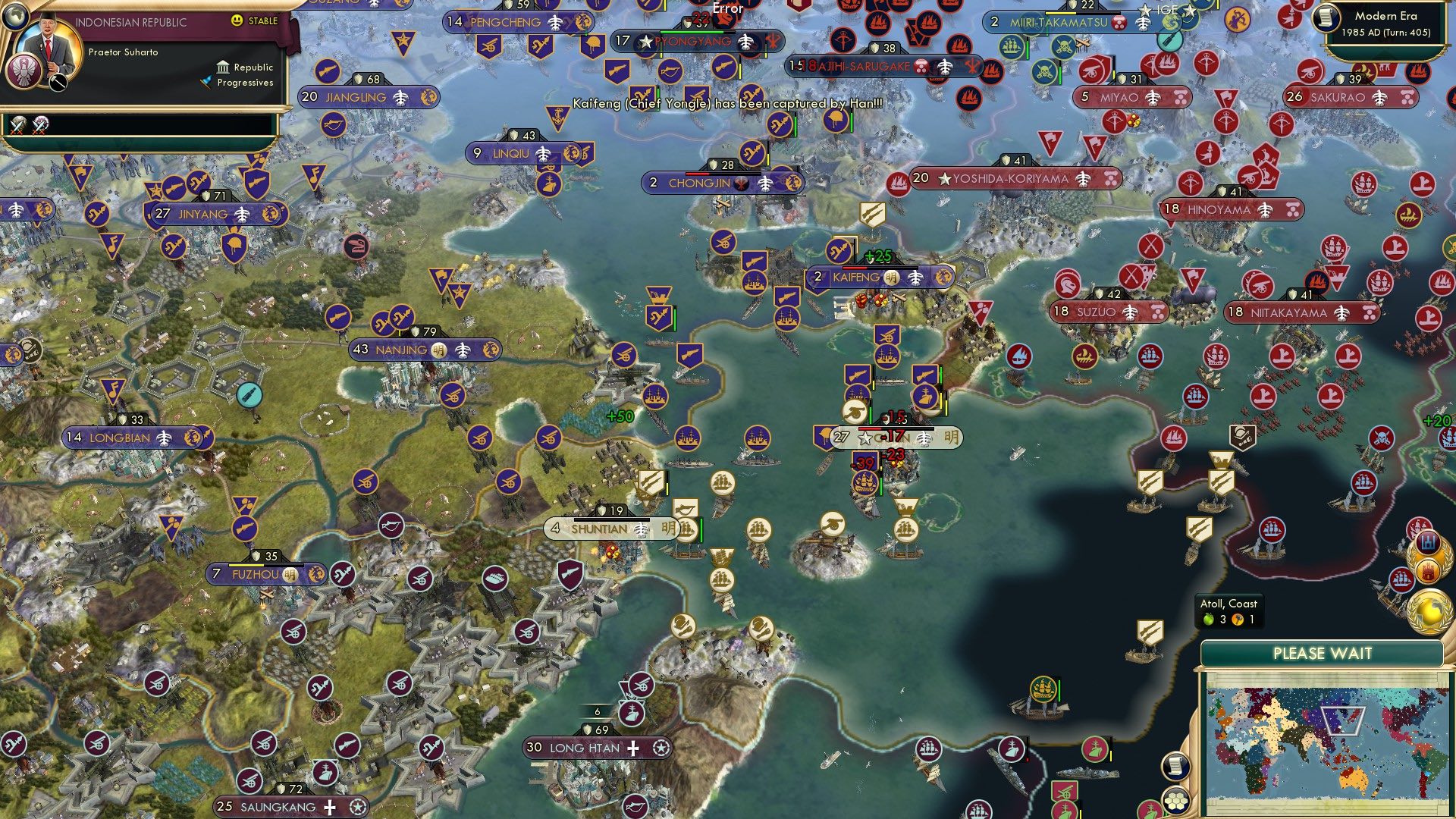
Task: Toggle the globe overlay button top-left
Action: pos(16,17)
